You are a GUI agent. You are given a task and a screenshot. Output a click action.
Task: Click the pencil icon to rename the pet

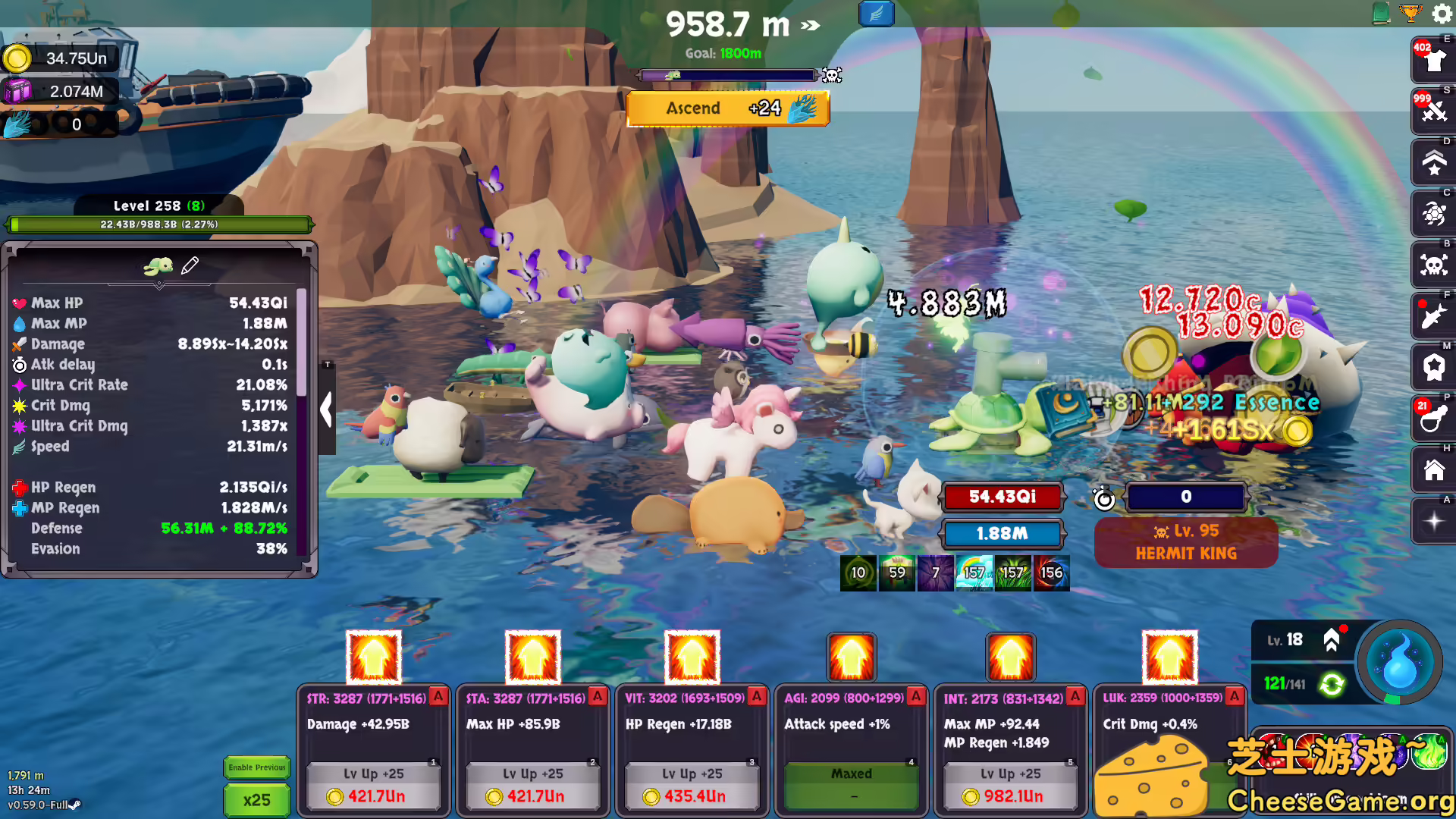[191, 265]
